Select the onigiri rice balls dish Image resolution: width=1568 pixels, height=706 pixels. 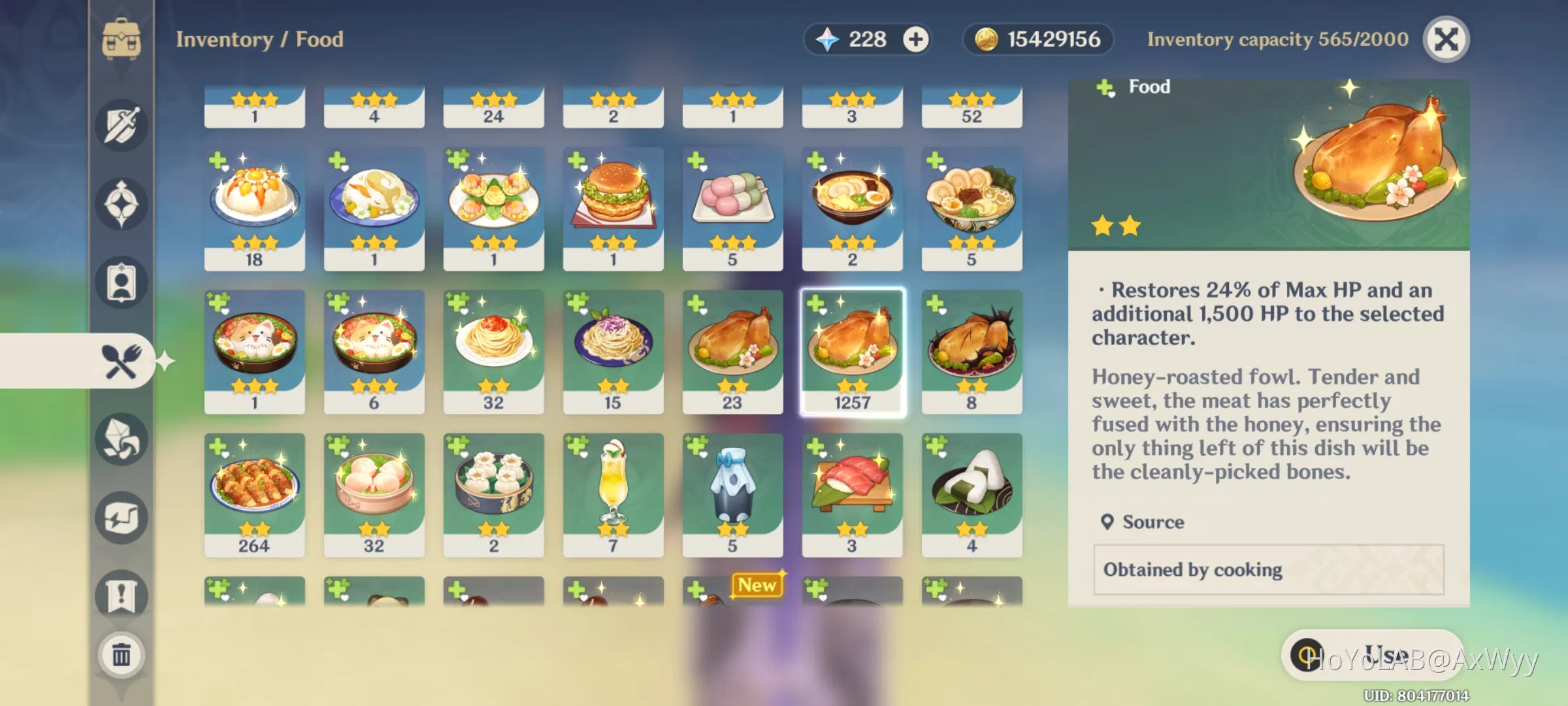[972, 494]
